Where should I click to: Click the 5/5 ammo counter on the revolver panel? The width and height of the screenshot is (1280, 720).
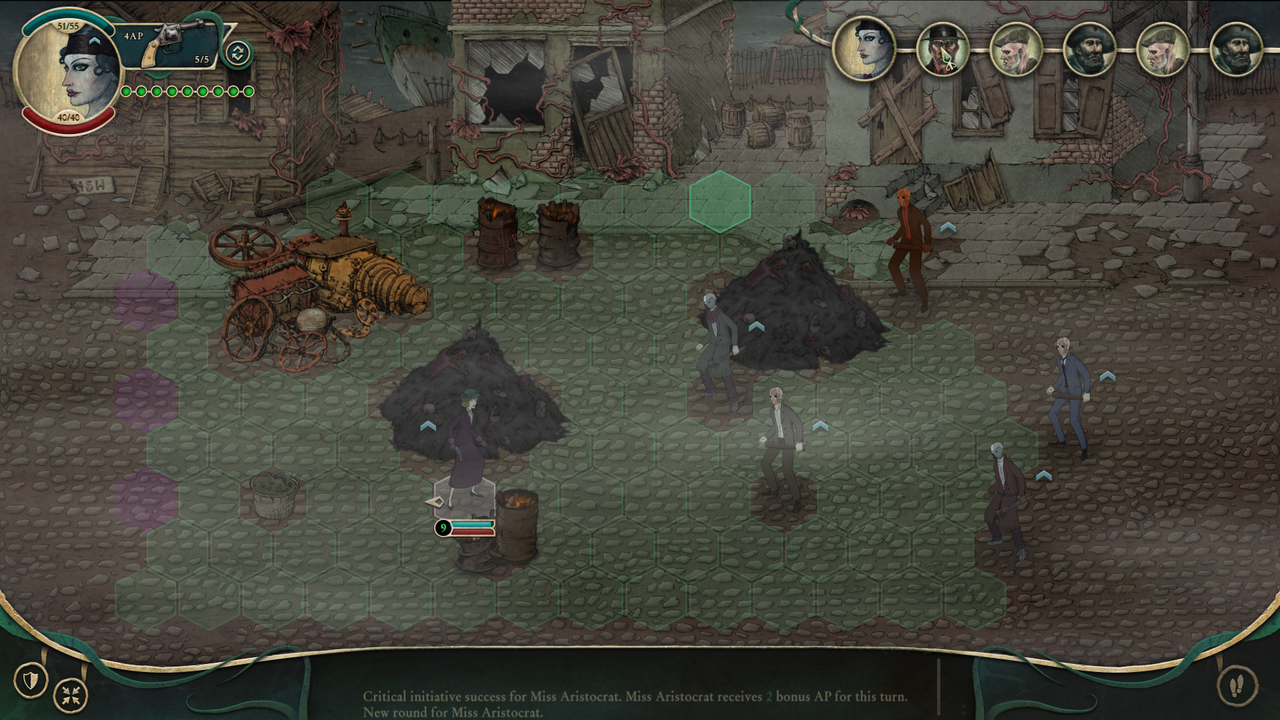(x=203, y=59)
